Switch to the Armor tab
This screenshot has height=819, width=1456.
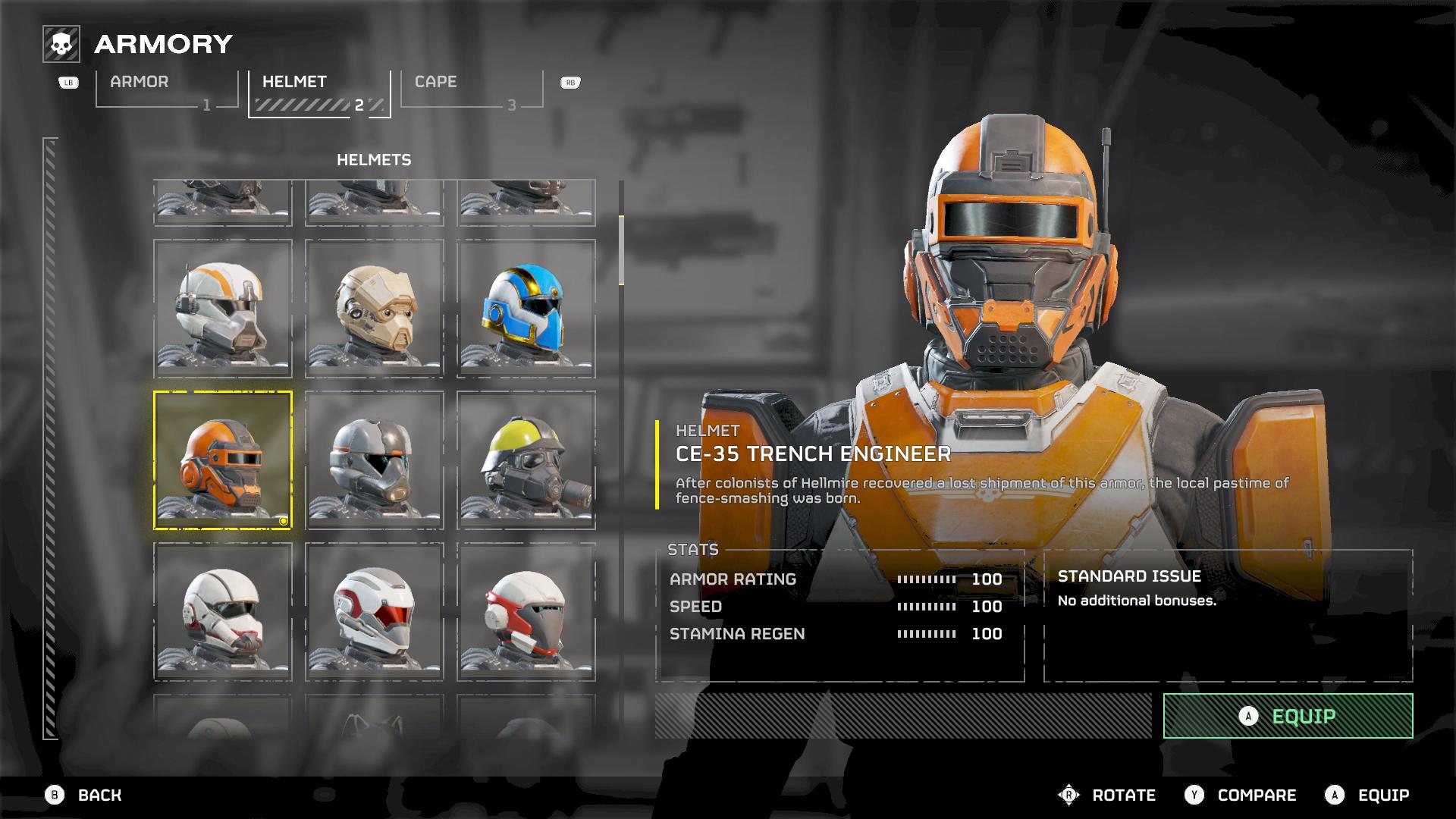click(x=167, y=89)
